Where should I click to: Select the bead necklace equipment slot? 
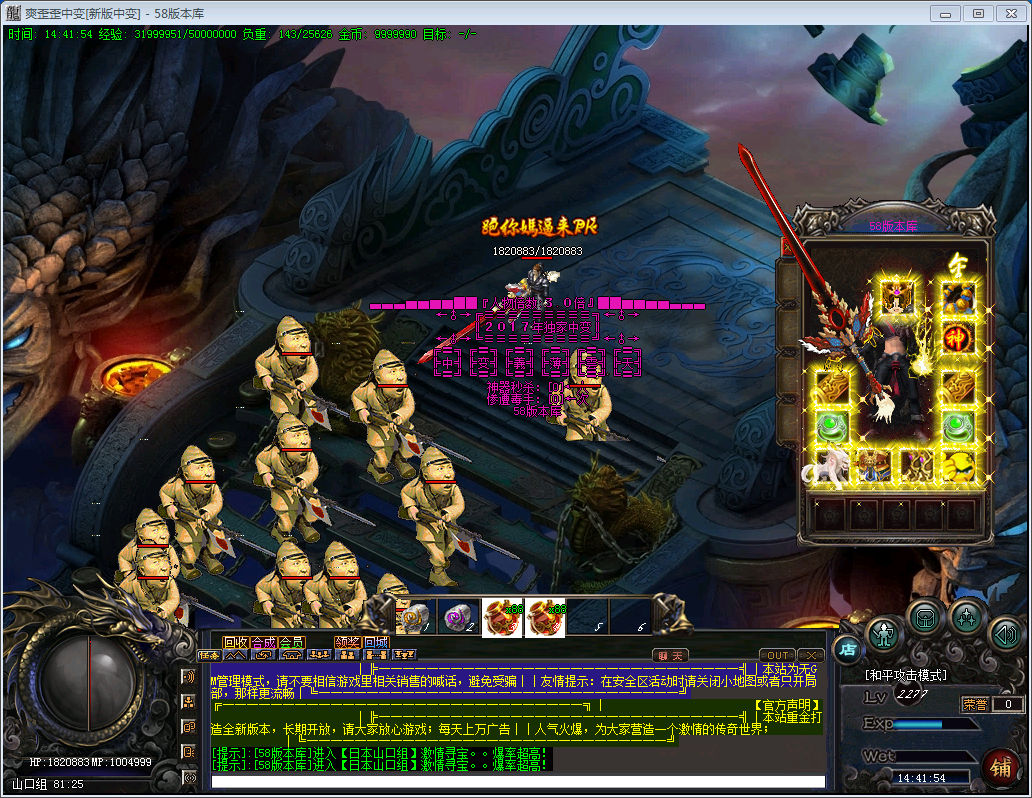pyautogui.click(x=958, y=296)
